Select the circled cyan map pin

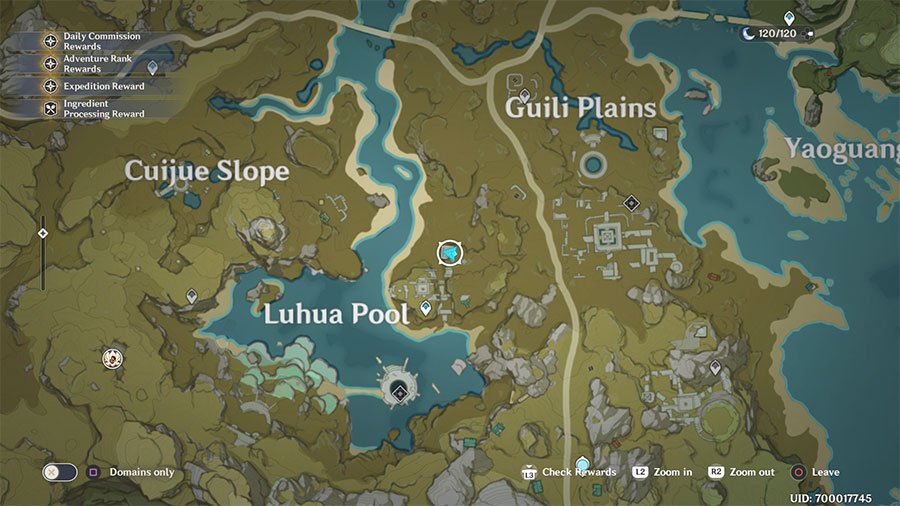click(452, 253)
